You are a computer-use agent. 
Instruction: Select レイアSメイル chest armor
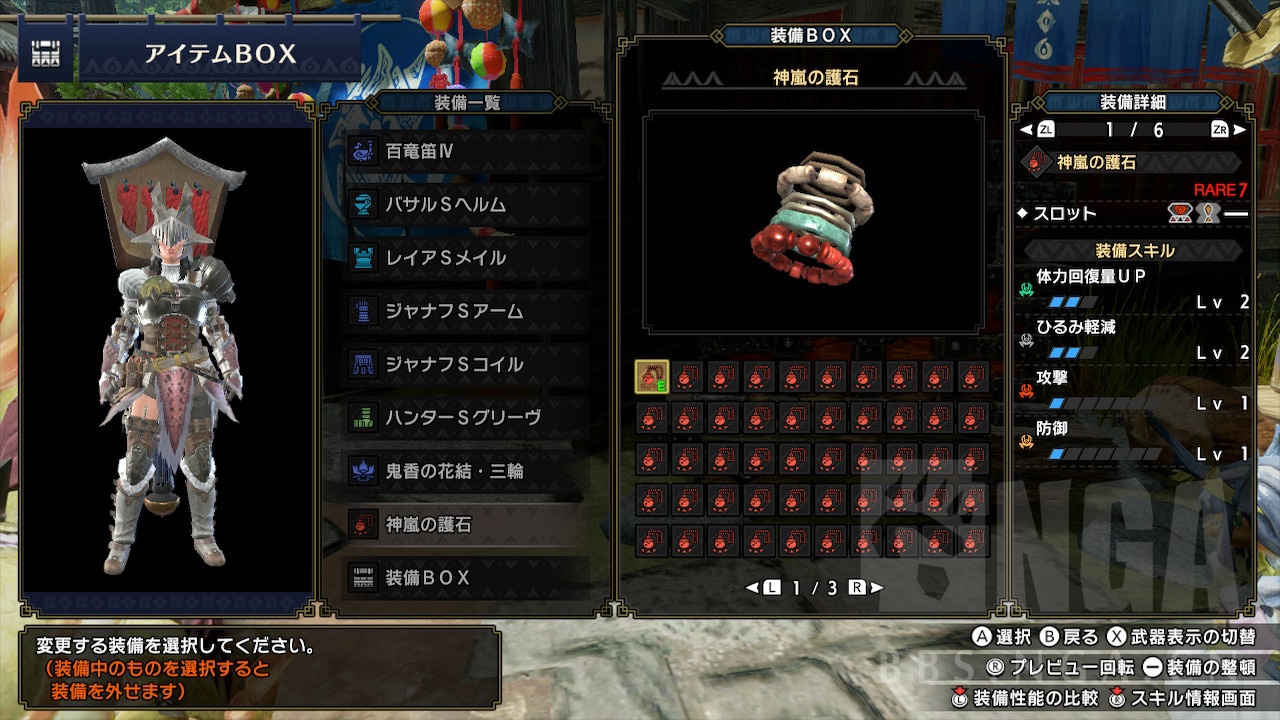pyautogui.click(x=466, y=258)
